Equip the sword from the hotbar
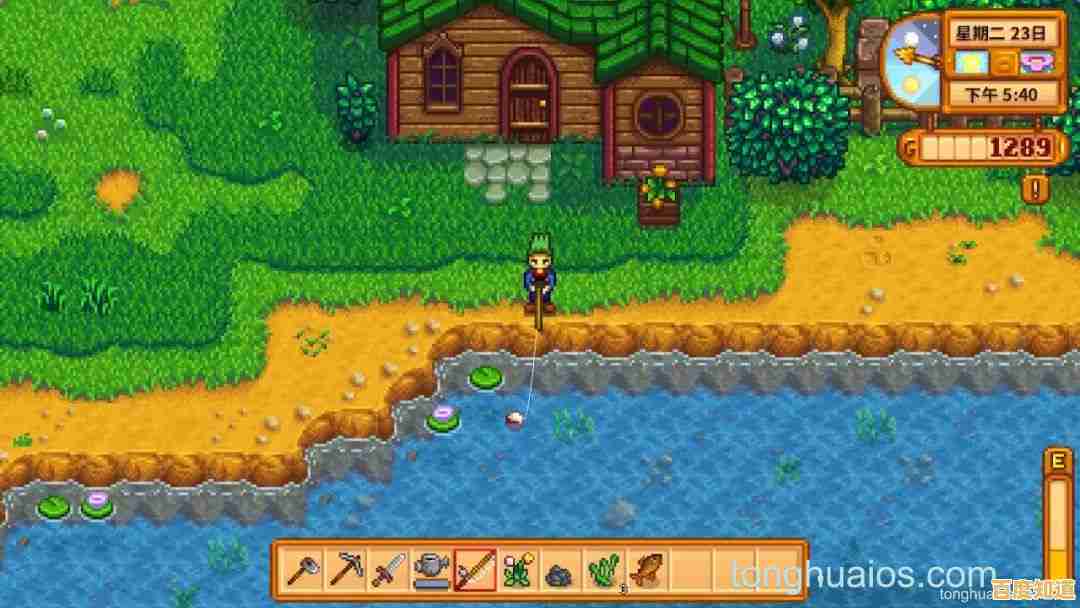The height and width of the screenshot is (608, 1080). coord(388,571)
